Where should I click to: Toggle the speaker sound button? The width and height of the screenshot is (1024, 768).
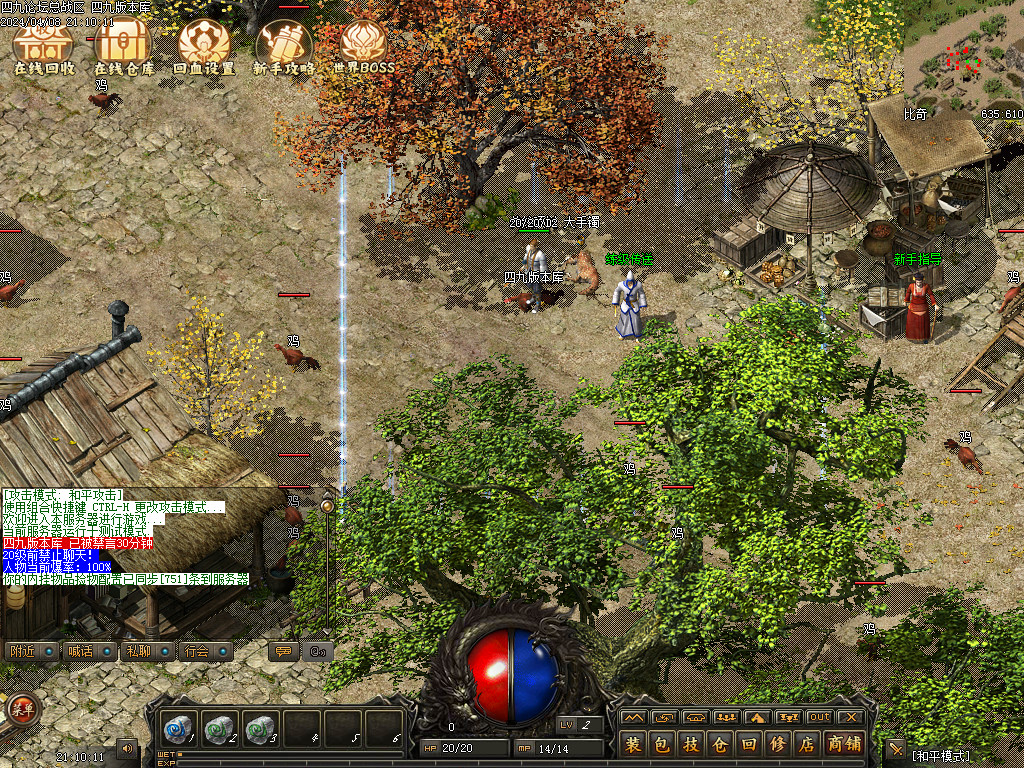click(x=127, y=748)
